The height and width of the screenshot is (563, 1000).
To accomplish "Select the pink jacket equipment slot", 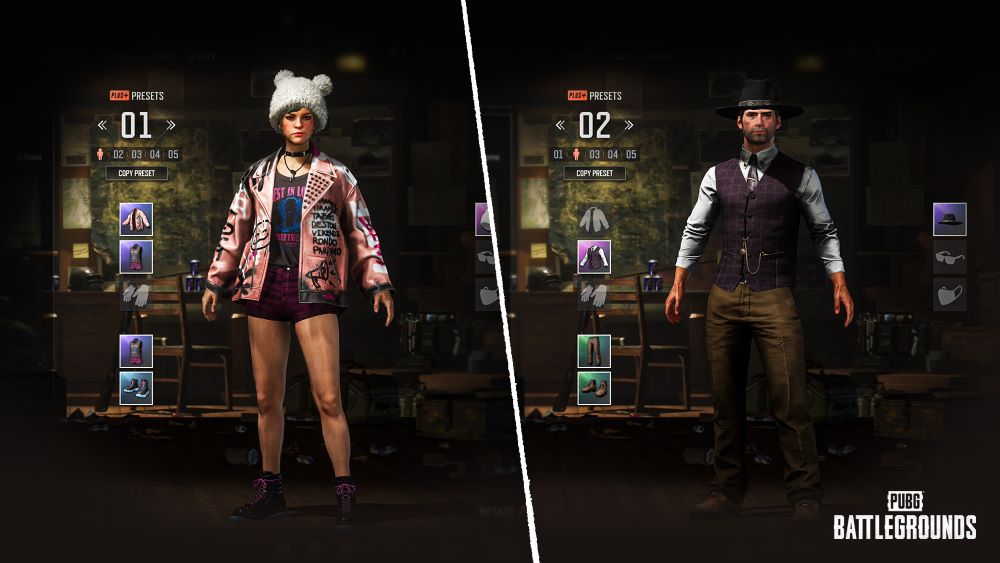I will 136,218.
